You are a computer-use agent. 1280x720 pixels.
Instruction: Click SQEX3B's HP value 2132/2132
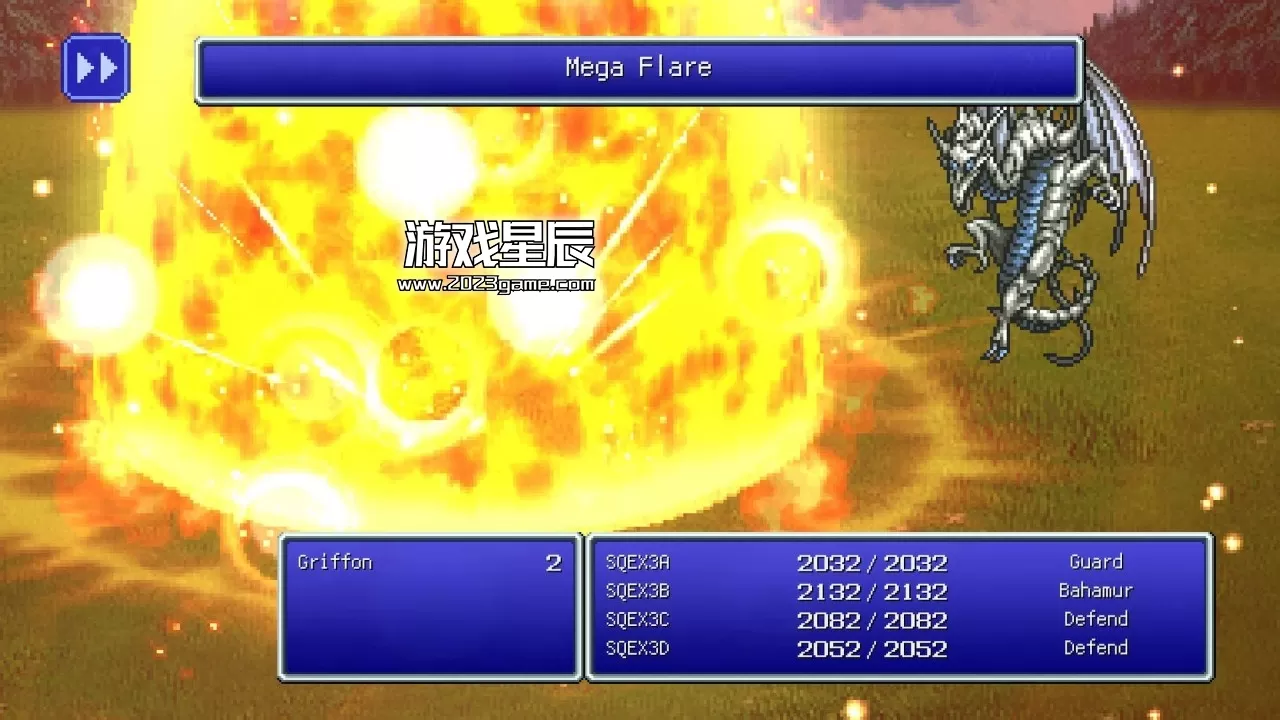point(871,591)
